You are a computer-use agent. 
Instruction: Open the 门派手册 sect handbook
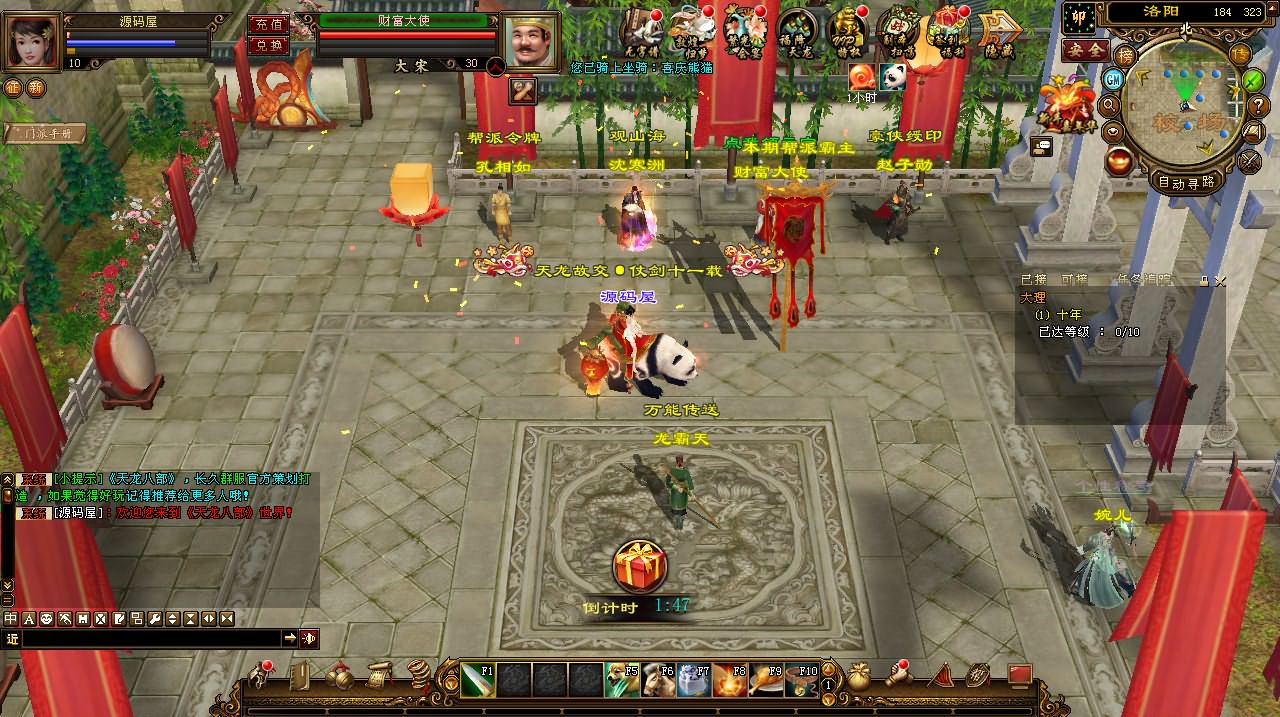click(45, 132)
